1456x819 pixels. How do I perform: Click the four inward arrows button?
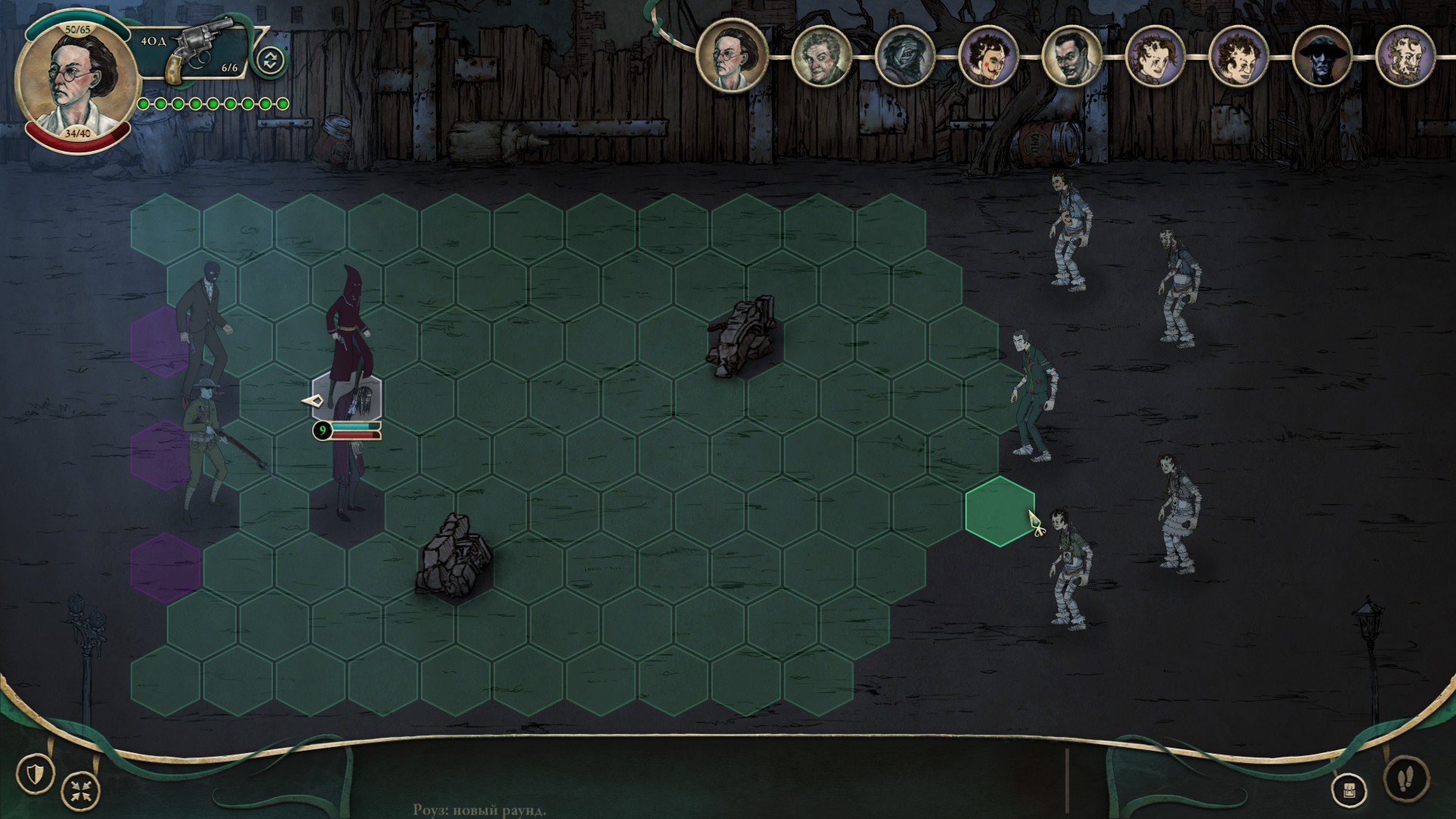click(80, 791)
